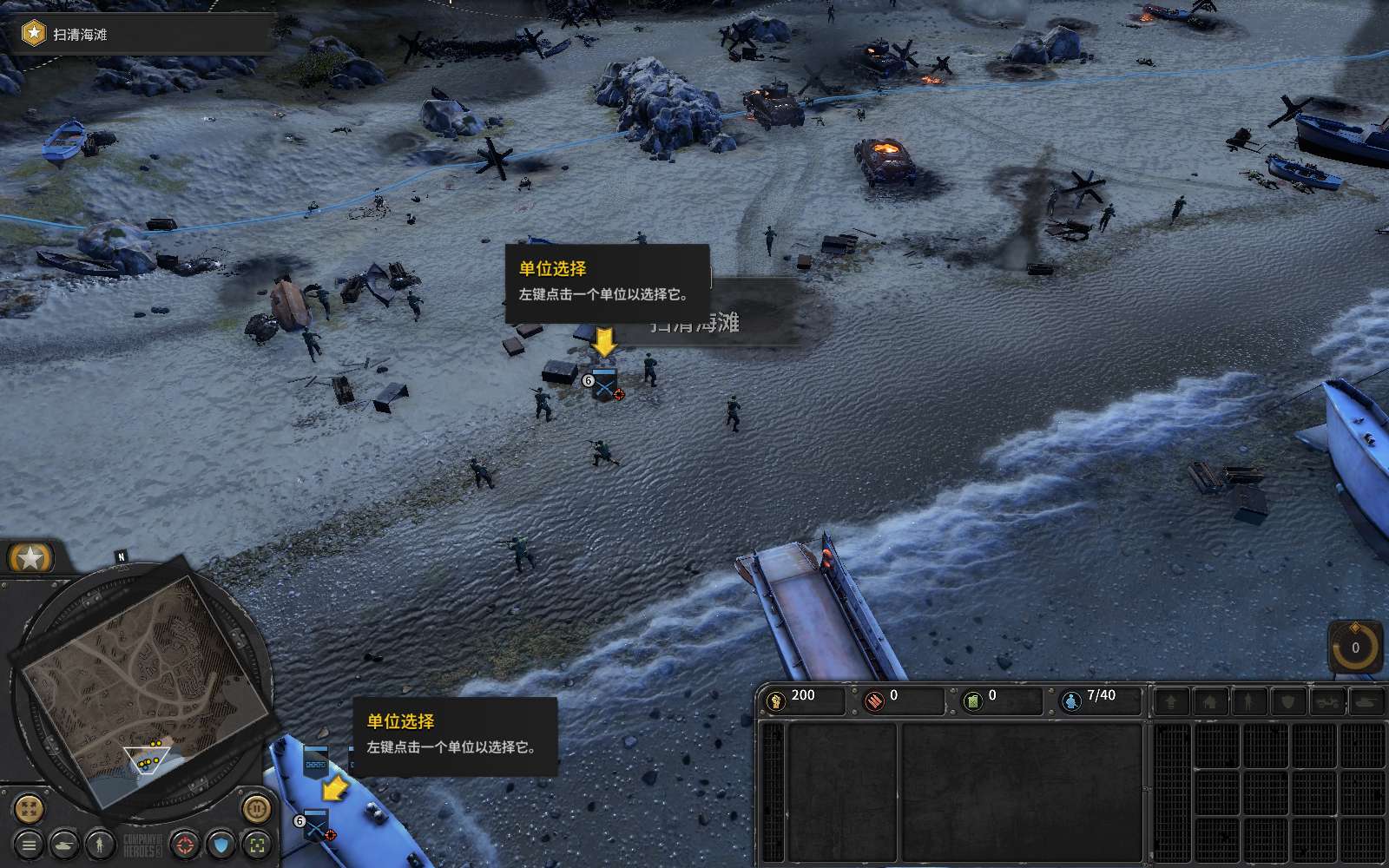Activate the red crosshair command button
Viewport: 1389px width, 868px height.
click(184, 844)
